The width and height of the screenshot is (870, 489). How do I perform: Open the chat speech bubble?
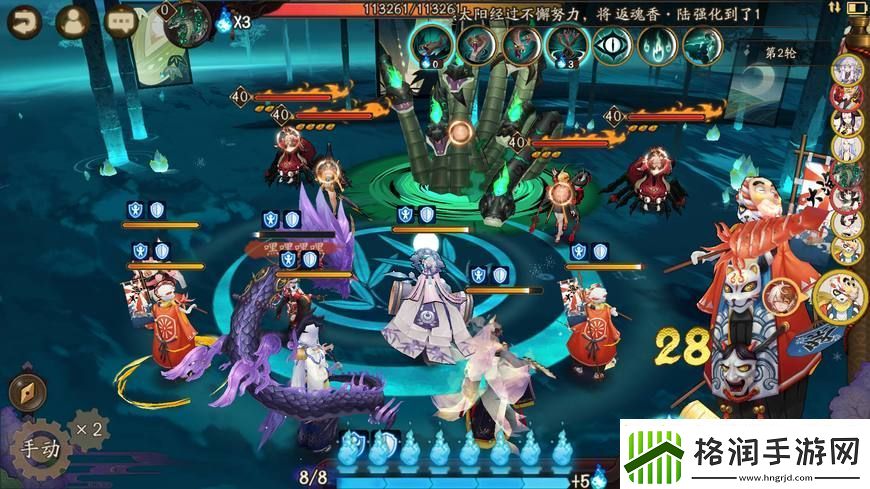pos(122,19)
